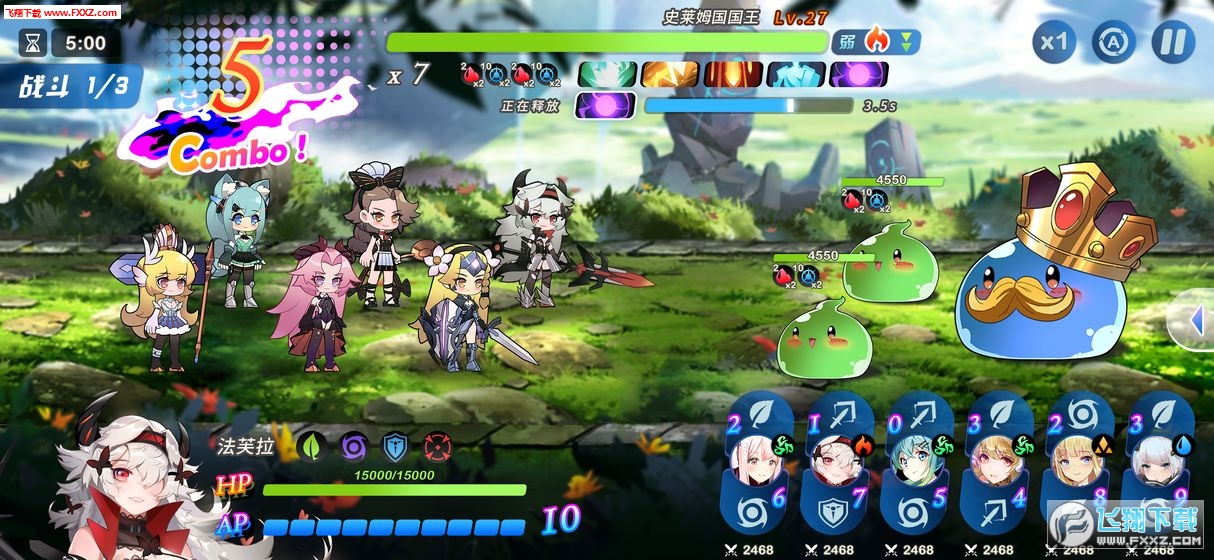Image resolution: width=1214 pixels, height=560 pixels.
Task: Tap the red-eyed fire character portrait
Action: pyautogui.click(x=836, y=460)
